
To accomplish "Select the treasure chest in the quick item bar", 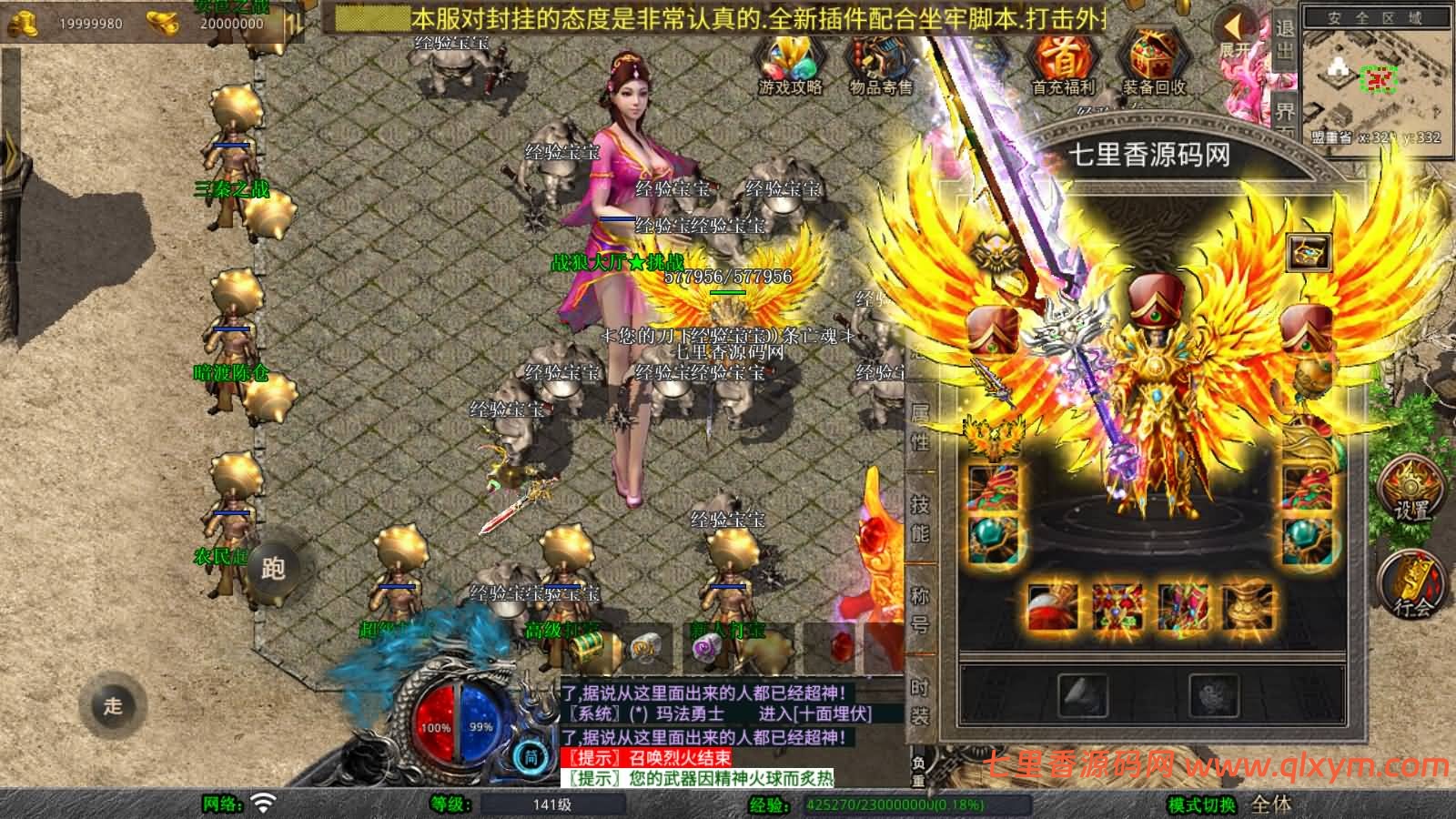I will (x=589, y=648).
